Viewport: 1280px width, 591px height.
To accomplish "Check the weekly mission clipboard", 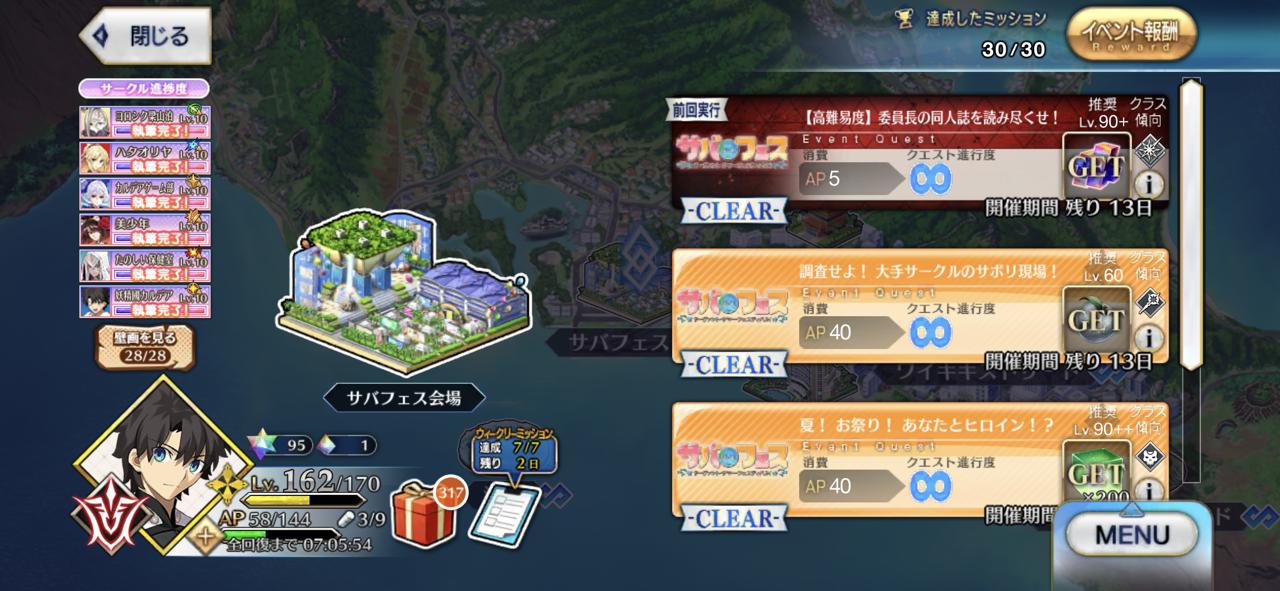I will point(504,512).
